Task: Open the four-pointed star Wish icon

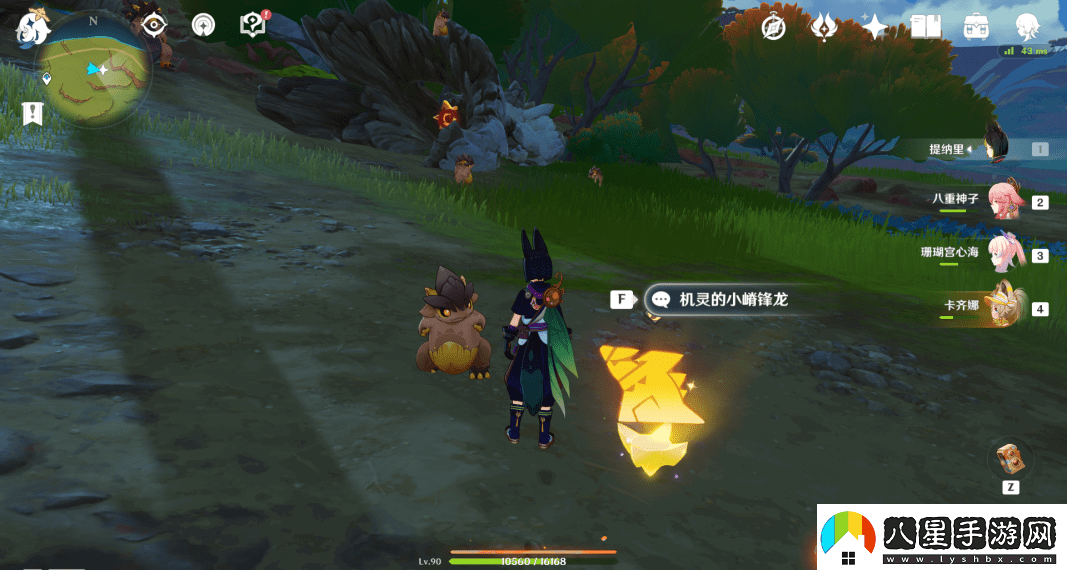Action: tap(875, 28)
